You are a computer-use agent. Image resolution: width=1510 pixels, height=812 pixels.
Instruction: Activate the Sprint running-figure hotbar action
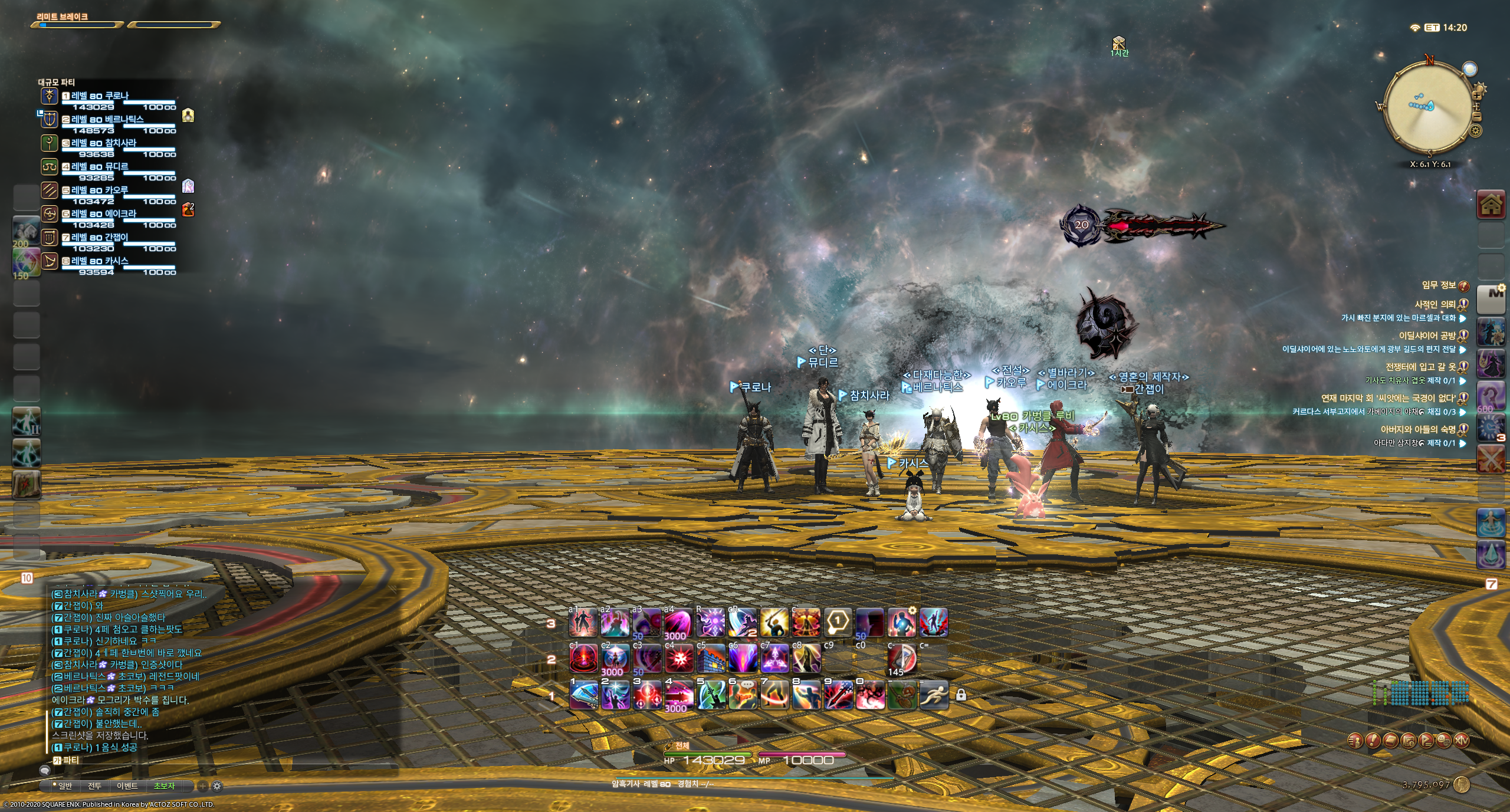tap(934, 695)
